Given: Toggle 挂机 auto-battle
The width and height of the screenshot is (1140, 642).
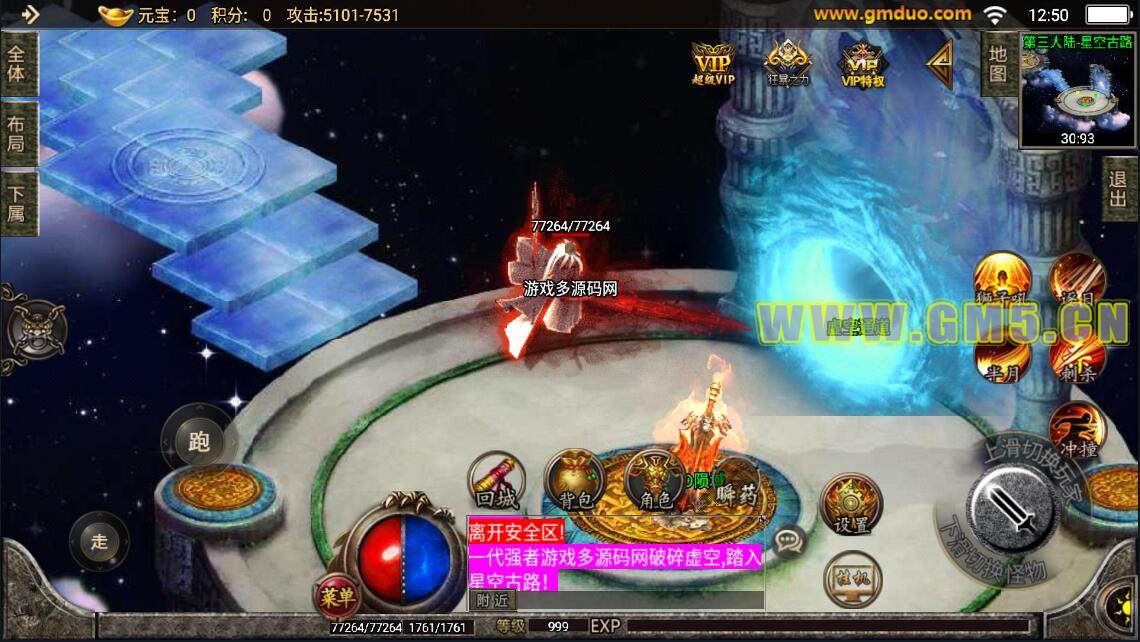Looking at the screenshot, I should (x=852, y=579).
